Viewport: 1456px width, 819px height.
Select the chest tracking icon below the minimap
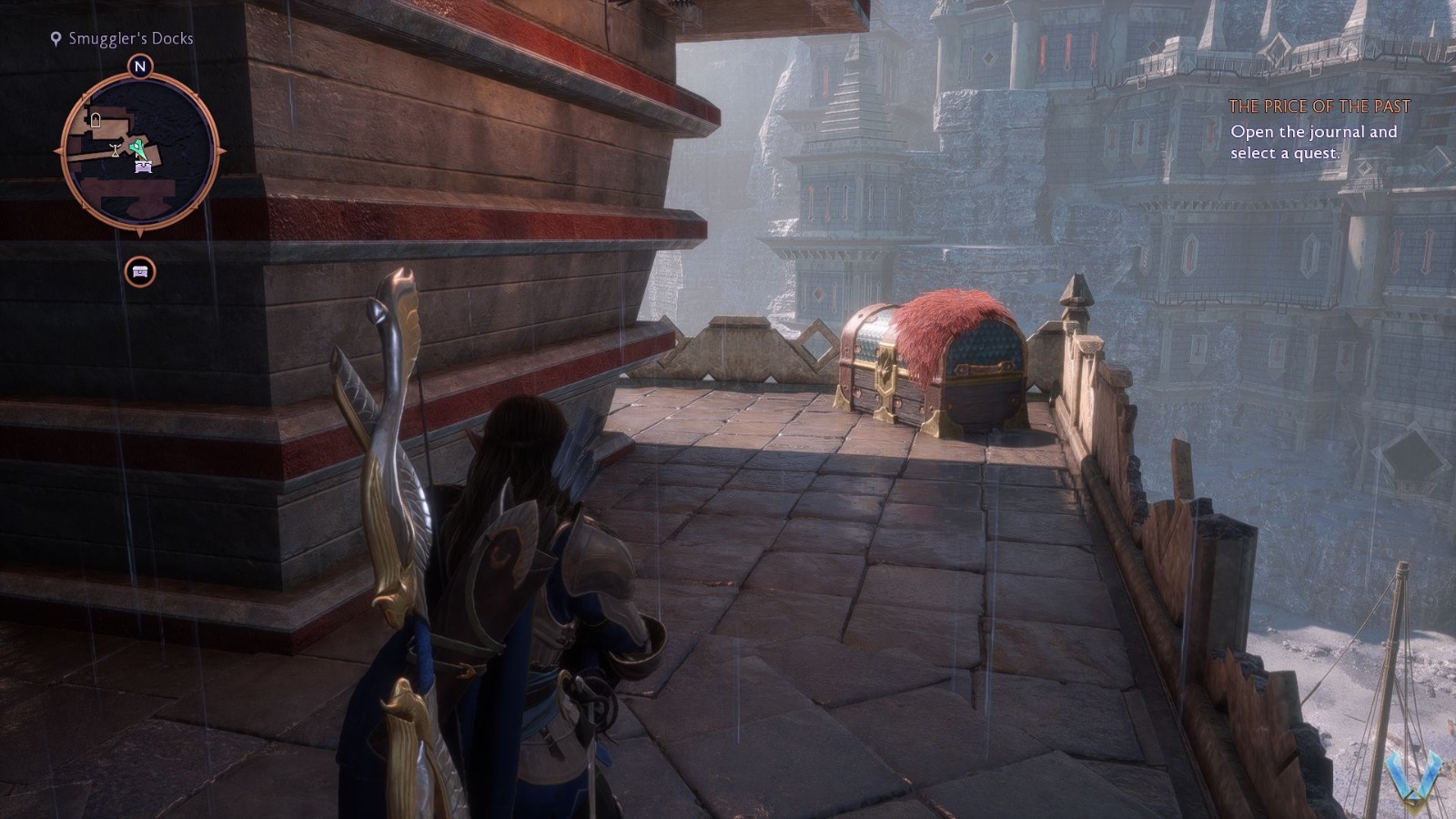pos(139,270)
